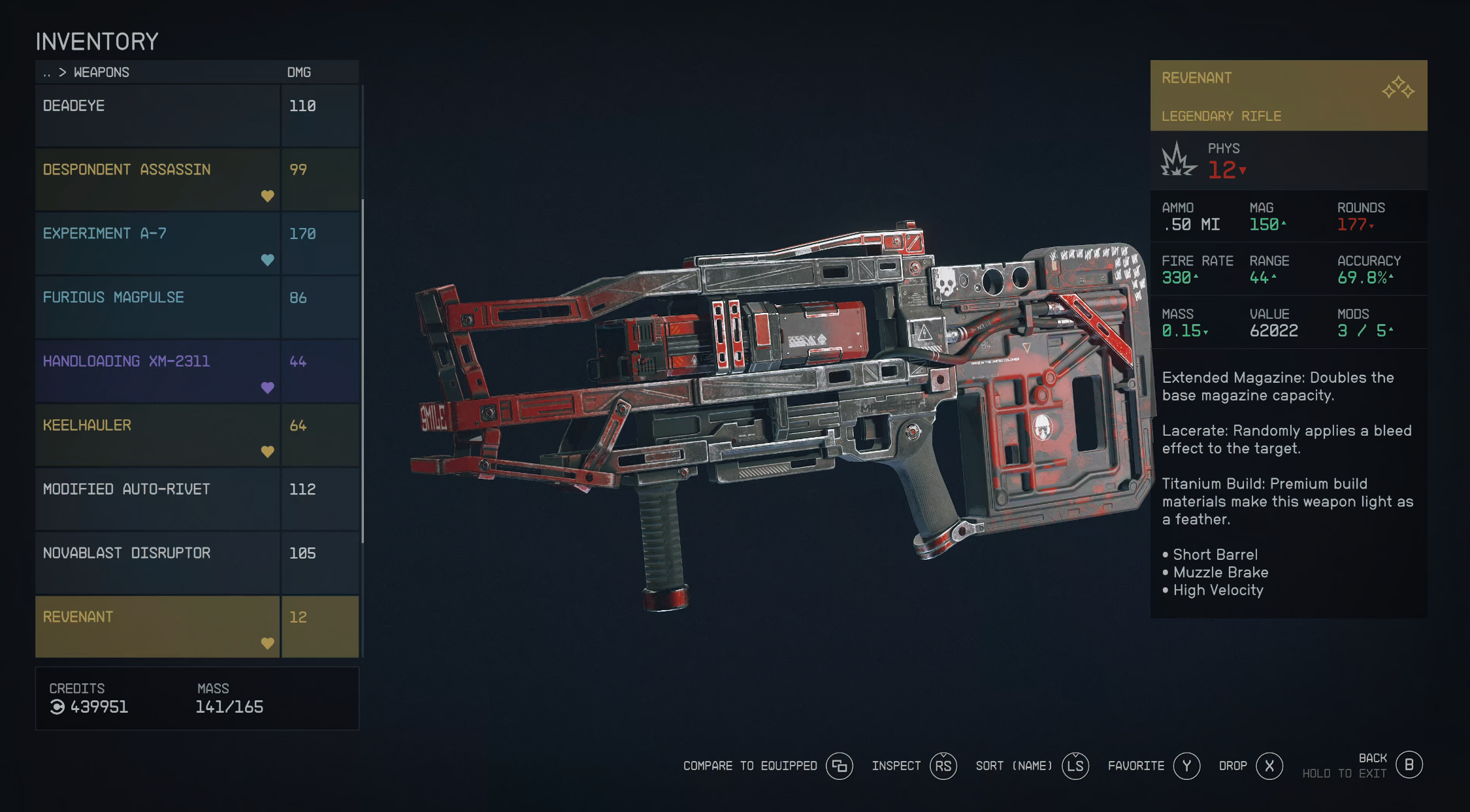This screenshot has width=1470, height=812.
Task: Open the WEAPONS breadcrumb category
Action: (x=102, y=72)
